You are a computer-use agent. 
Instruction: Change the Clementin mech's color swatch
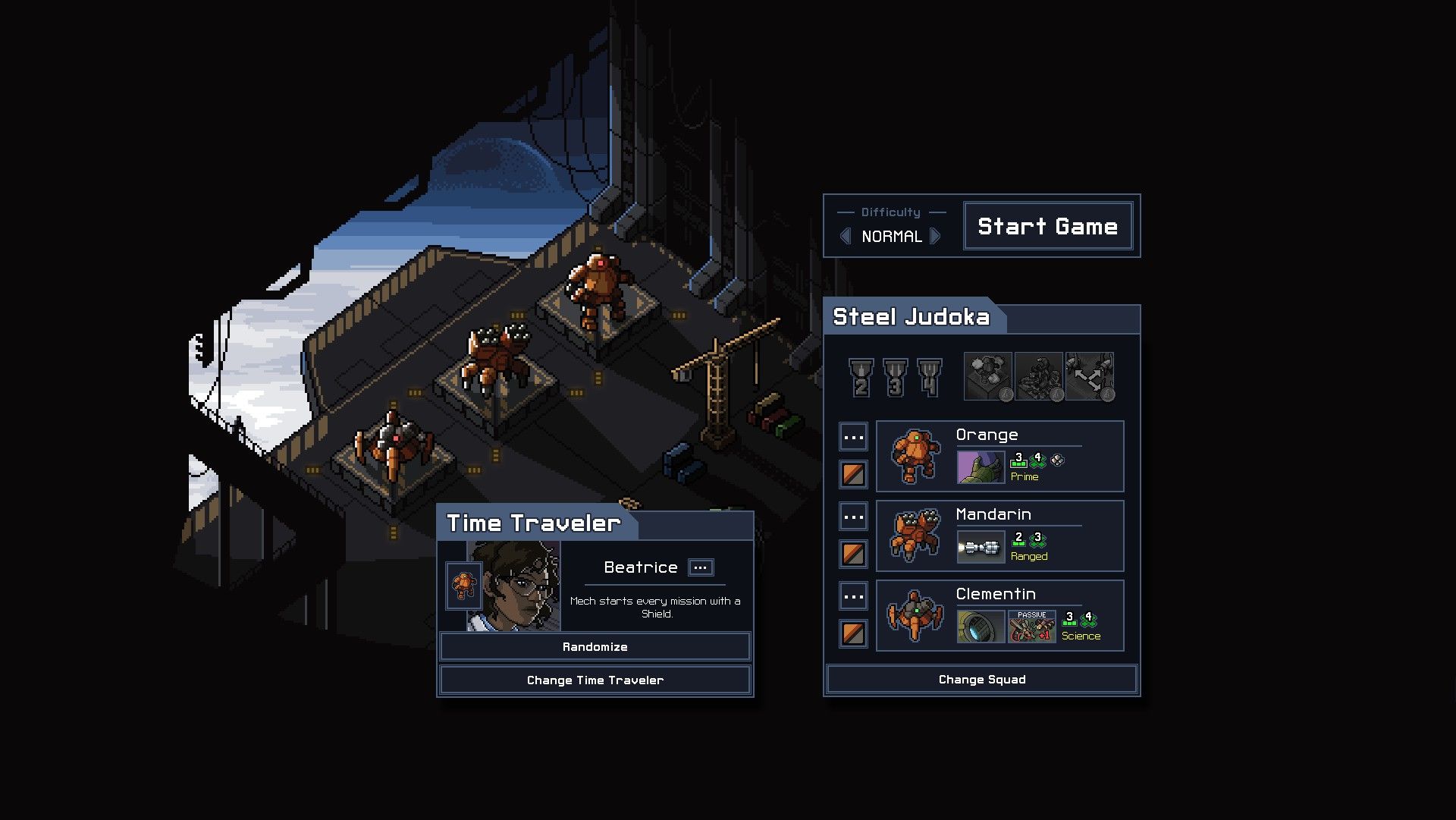853,634
